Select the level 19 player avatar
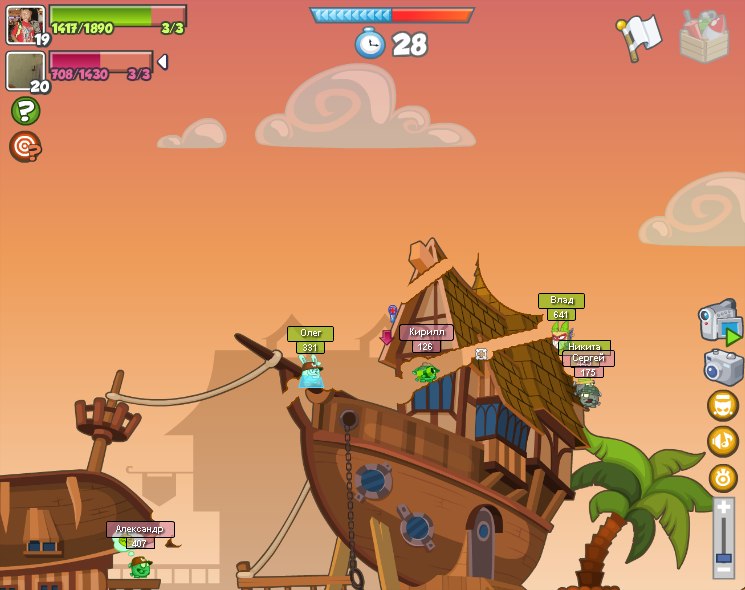Image resolution: width=745 pixels, height=590 pixels. tap(25, 25)
